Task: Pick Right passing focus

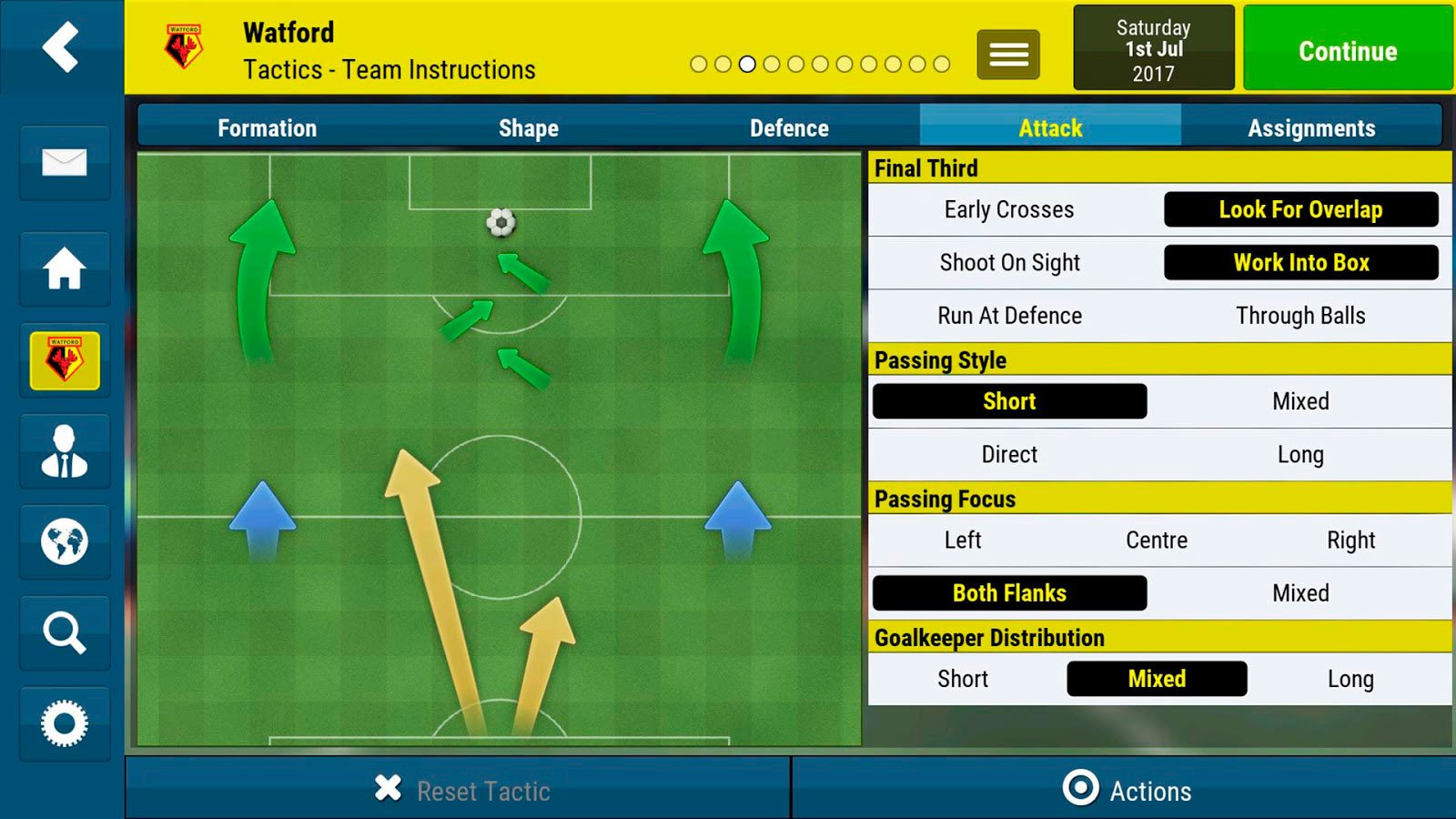Action: (x=1350, y=541)
